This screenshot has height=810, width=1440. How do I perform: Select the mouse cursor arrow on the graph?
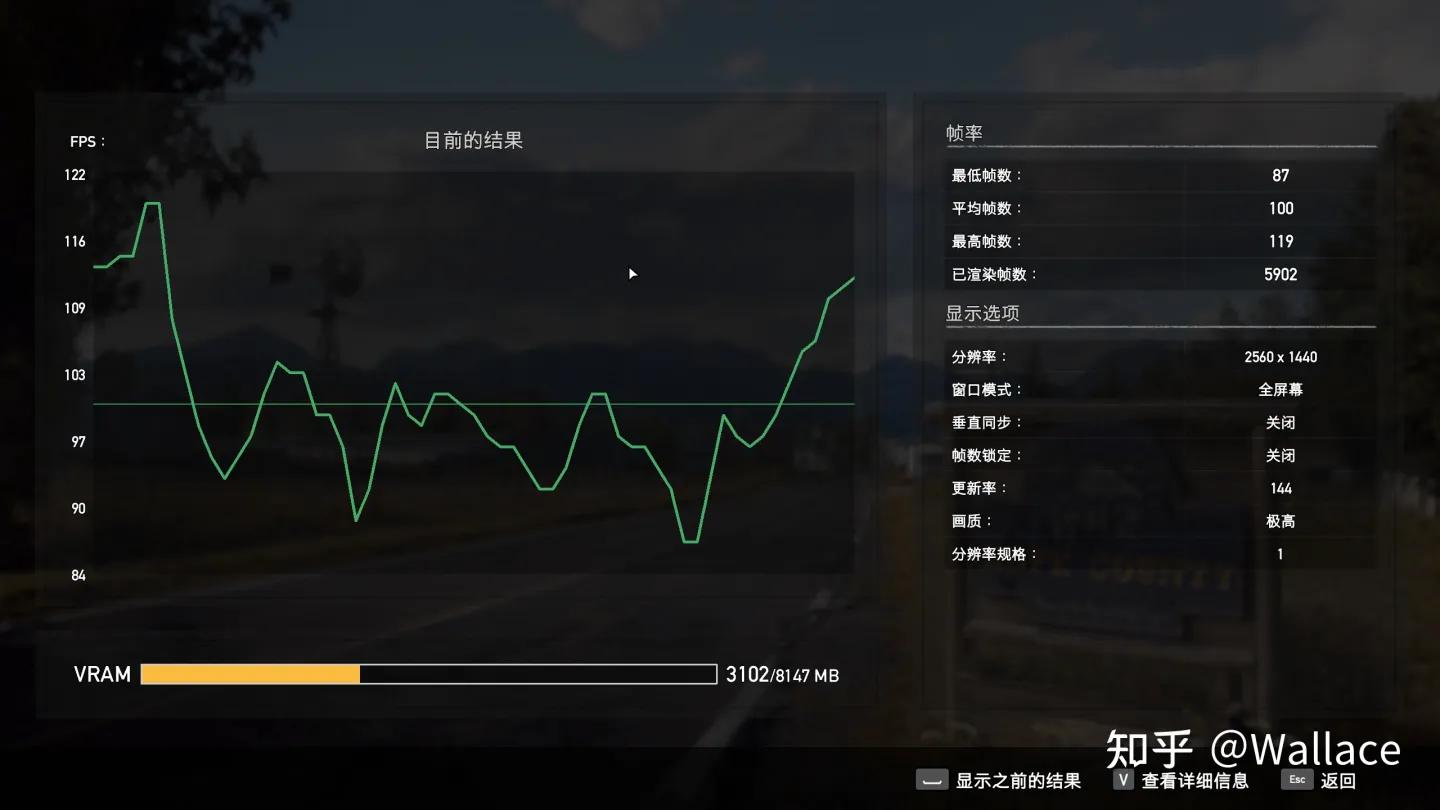click(631, 273)
